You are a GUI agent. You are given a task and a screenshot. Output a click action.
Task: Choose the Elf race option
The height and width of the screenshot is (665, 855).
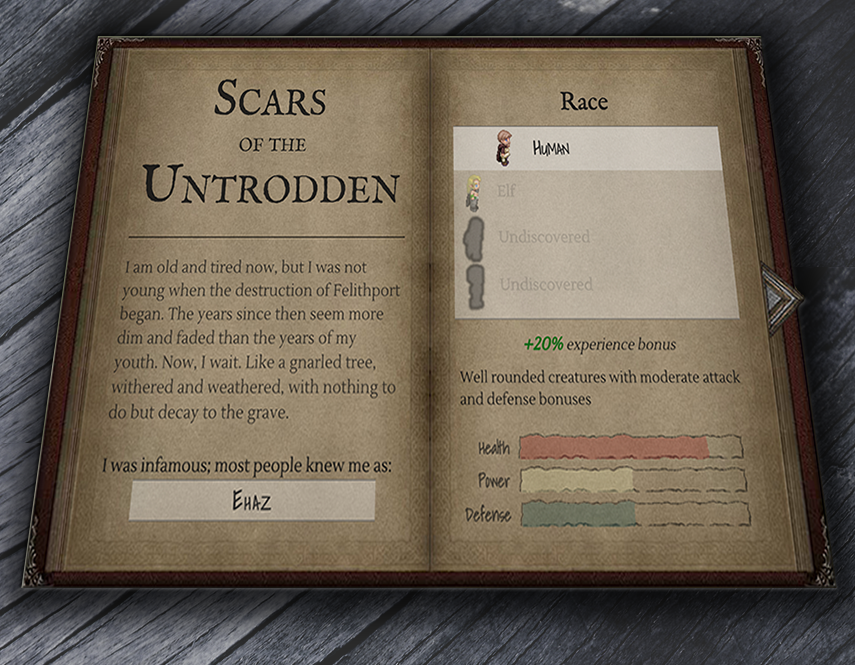[x=595, y=192]
